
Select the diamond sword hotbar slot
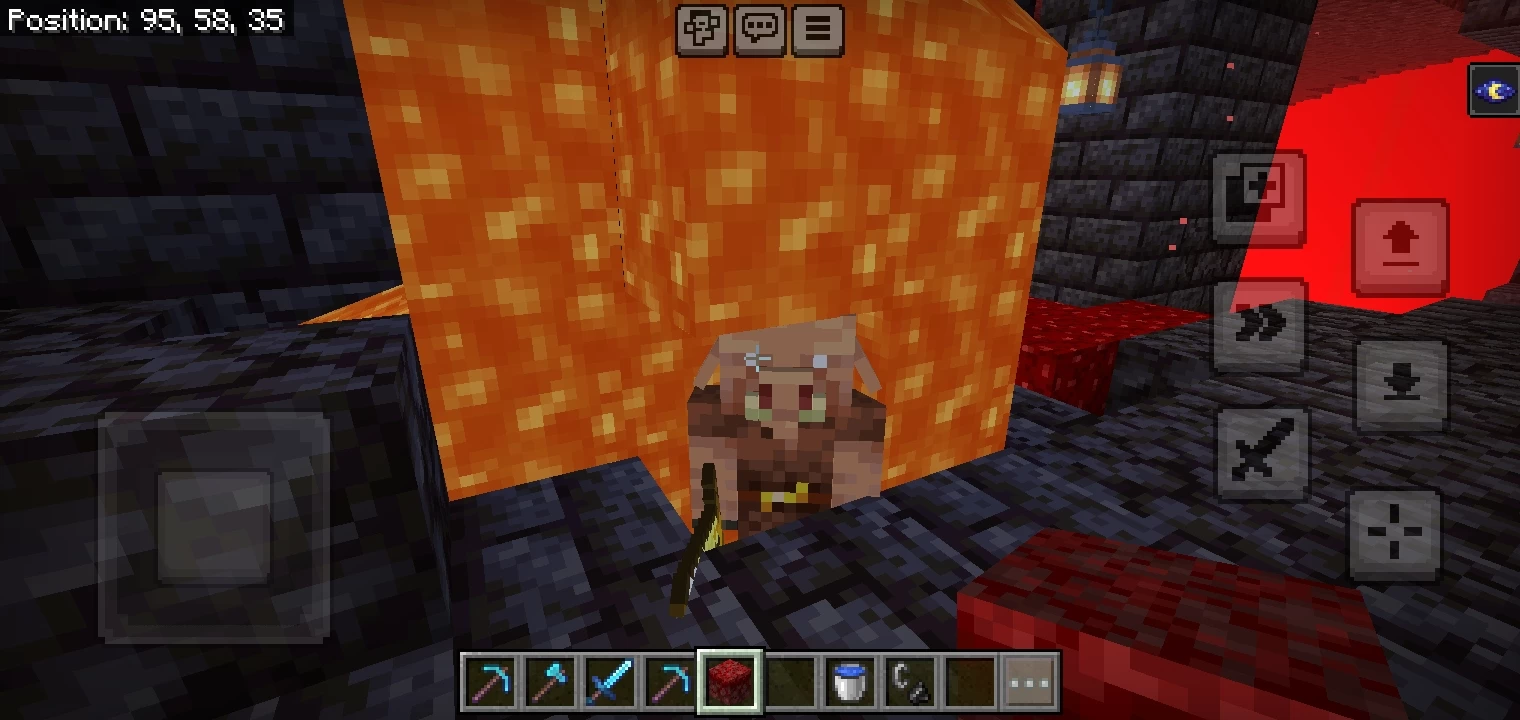pos(611,683)
